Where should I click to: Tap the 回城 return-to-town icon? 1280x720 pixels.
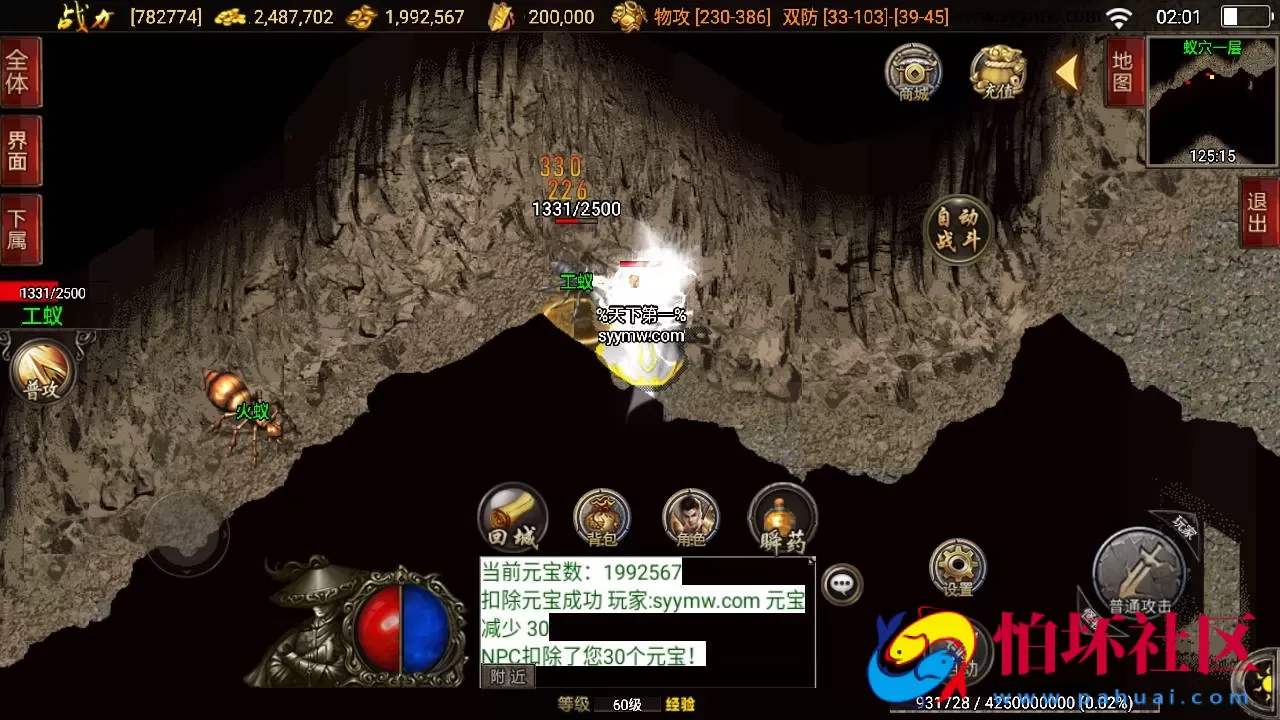[x=512, y=515]
